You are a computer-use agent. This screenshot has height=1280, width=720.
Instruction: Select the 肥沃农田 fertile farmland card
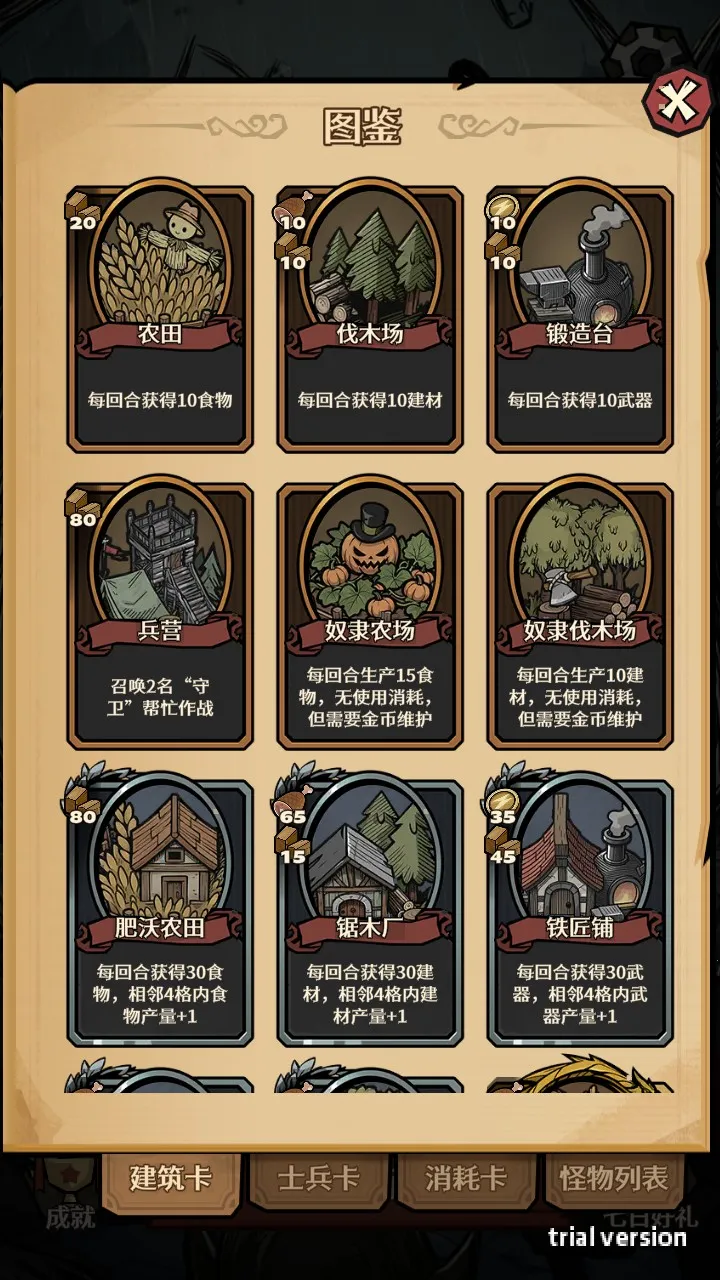[160, 912]
